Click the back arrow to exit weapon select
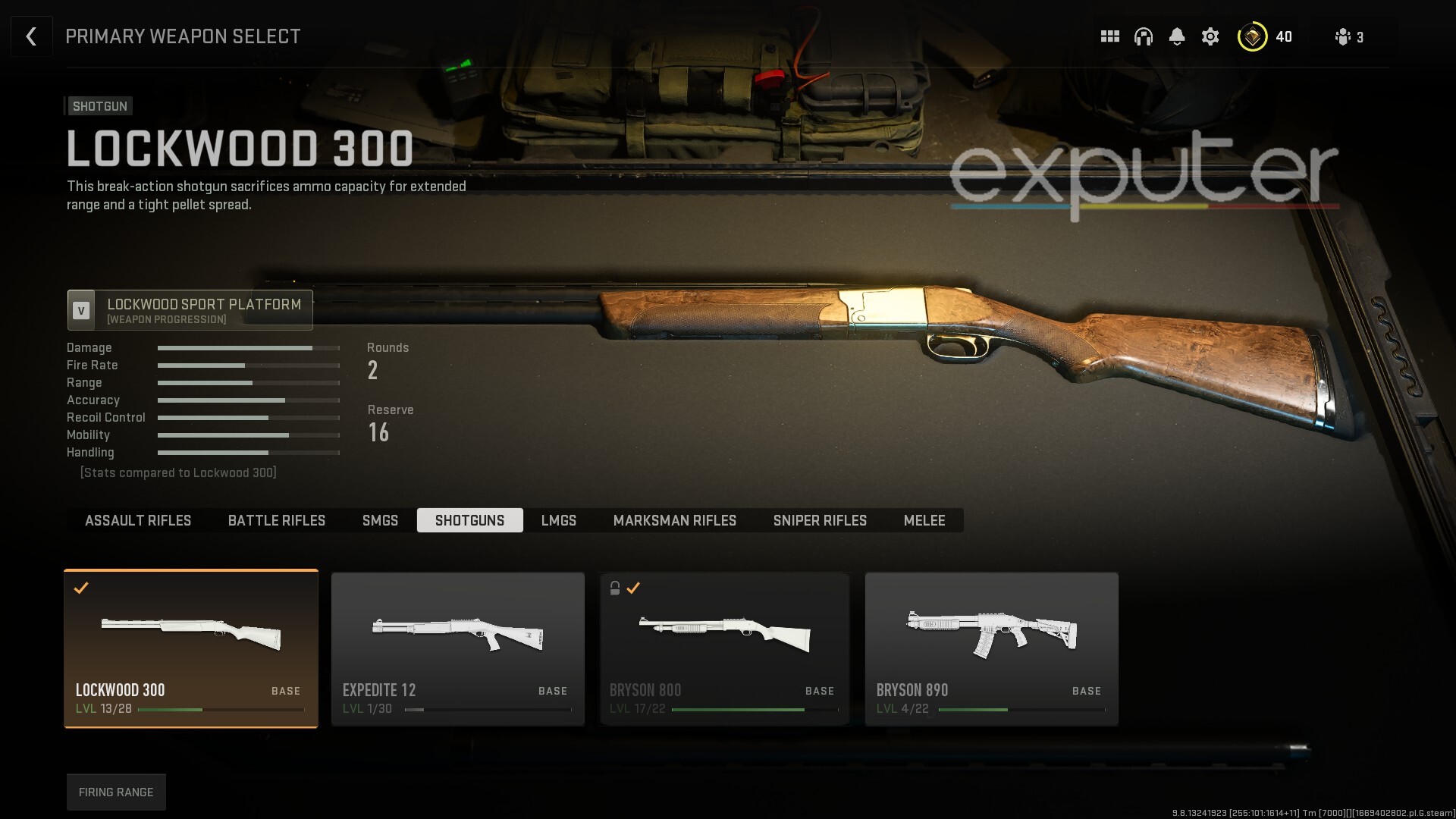Image resolution: width=1456 pixels, height=819 pixels. coord(31,36)
